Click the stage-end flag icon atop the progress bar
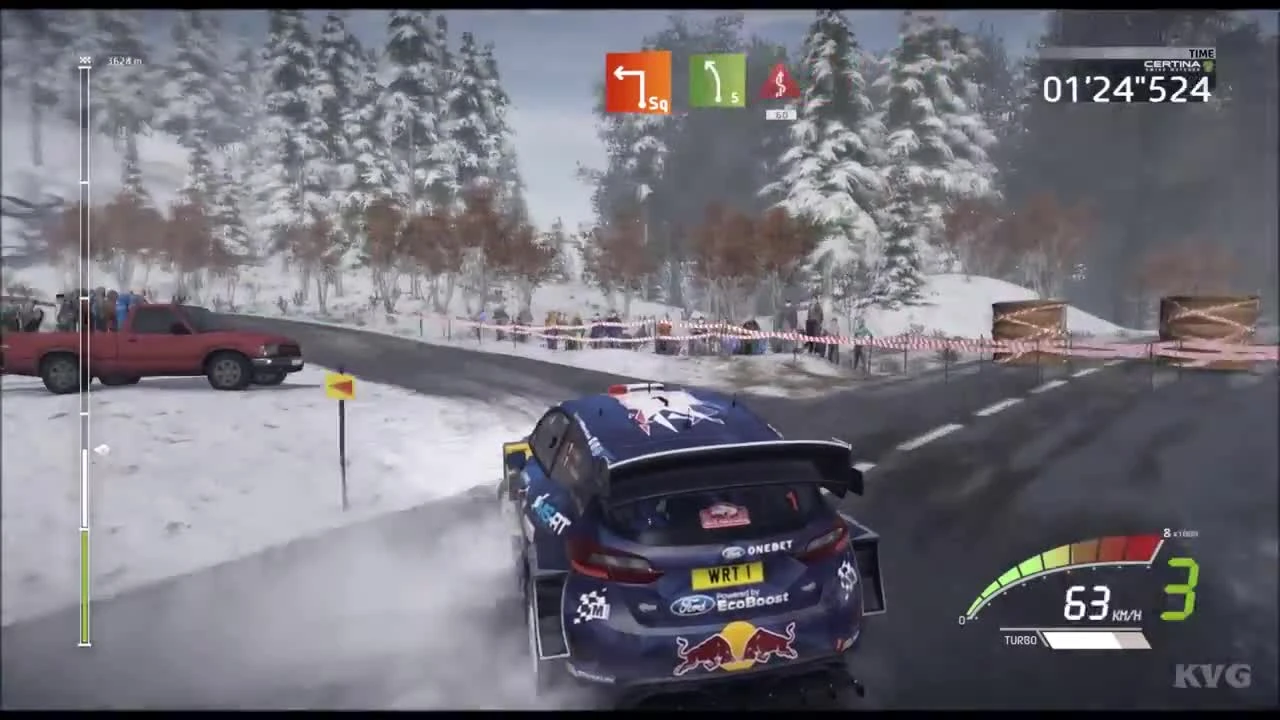Viewport: 1280px width, 720px height. tap(85, 60)
